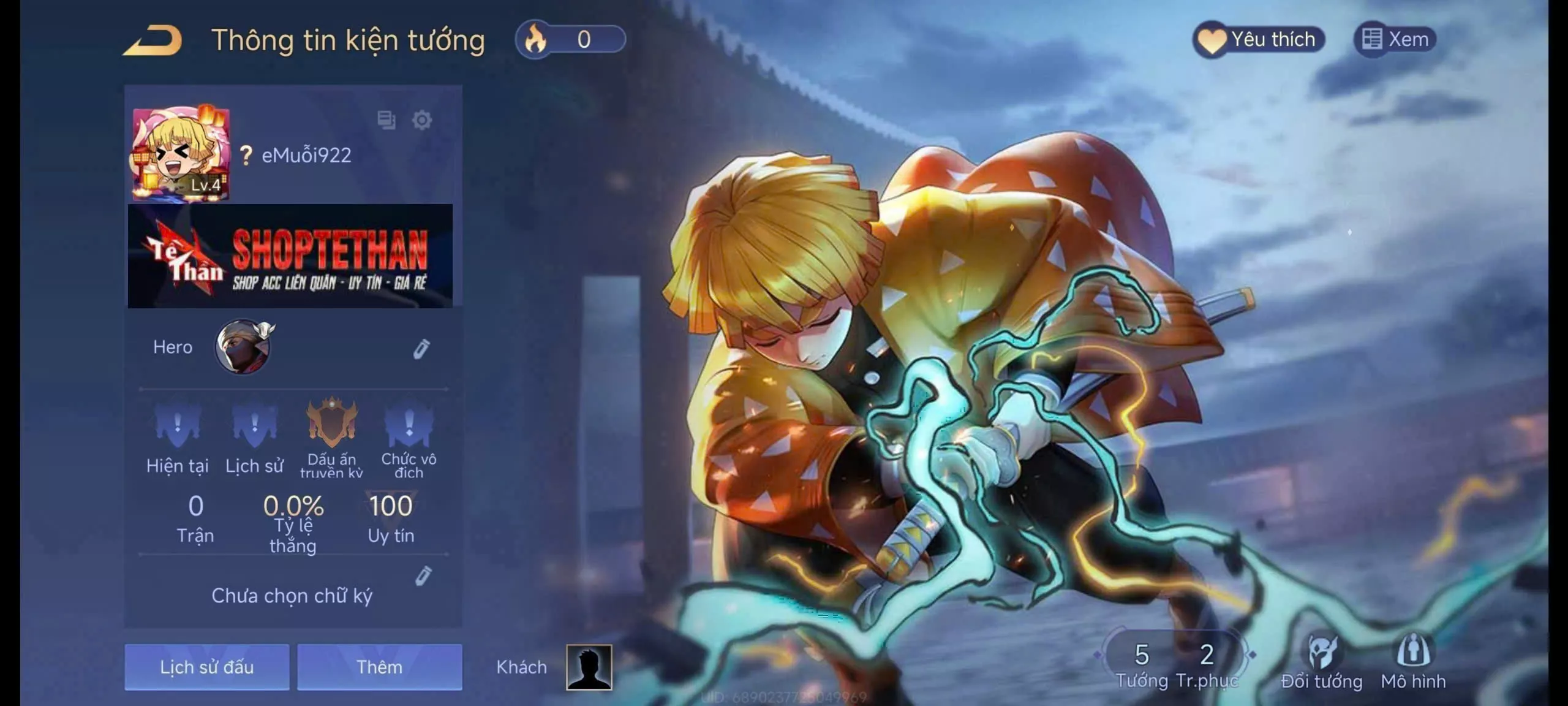Viewport: 1568px width, 706px height.
Task: Open the Xem view button
Action: click(x=1395, y=40)
